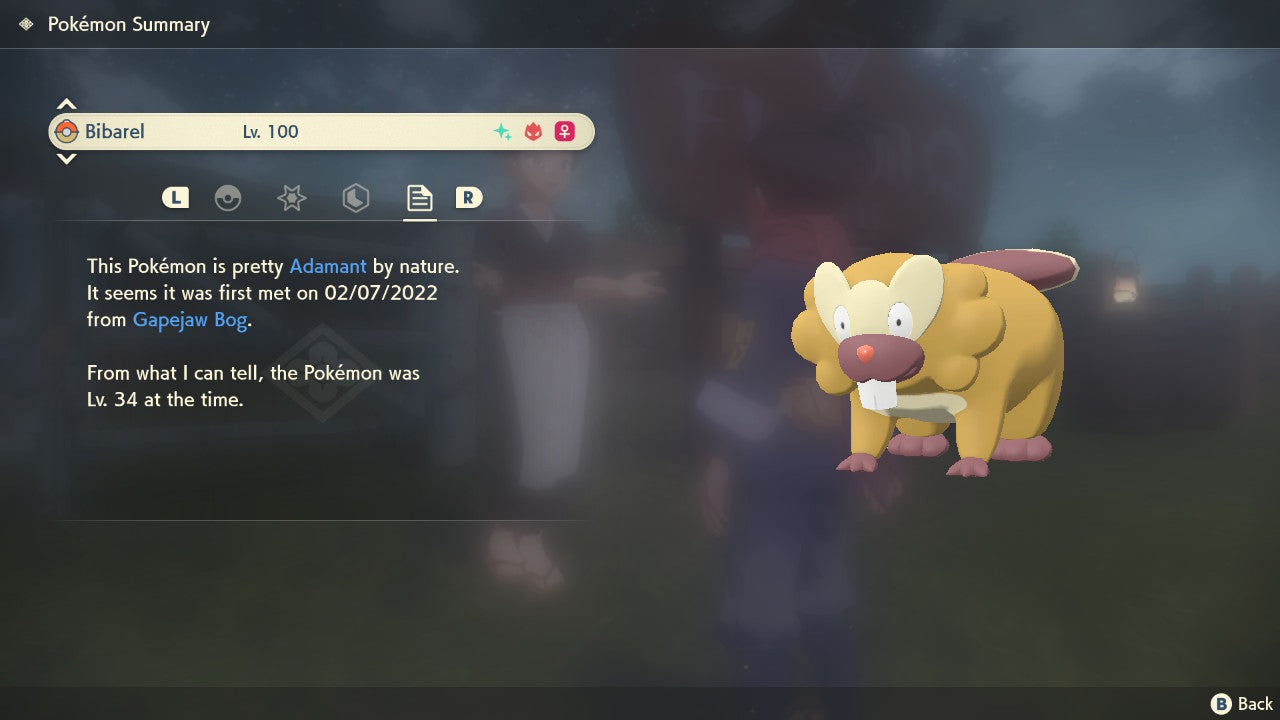1280x720 pixels.
Task: Select the notes page tab
Action: [x=419, y=198]
